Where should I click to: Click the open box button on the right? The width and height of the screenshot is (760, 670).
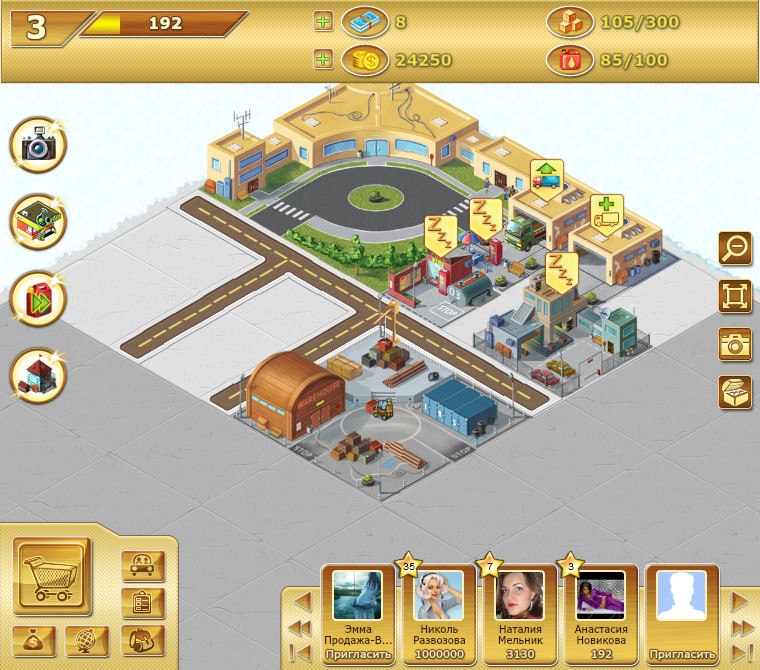click(x=735, y=392)
